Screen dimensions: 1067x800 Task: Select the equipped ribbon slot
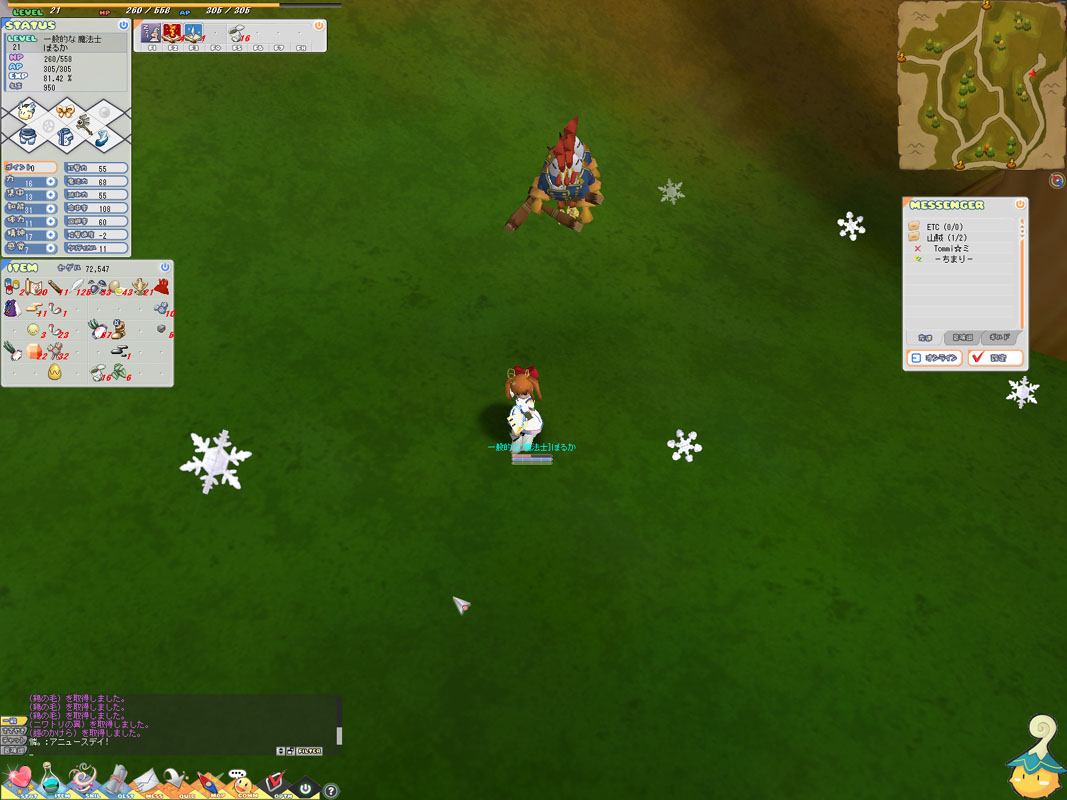tap(65, 111)
